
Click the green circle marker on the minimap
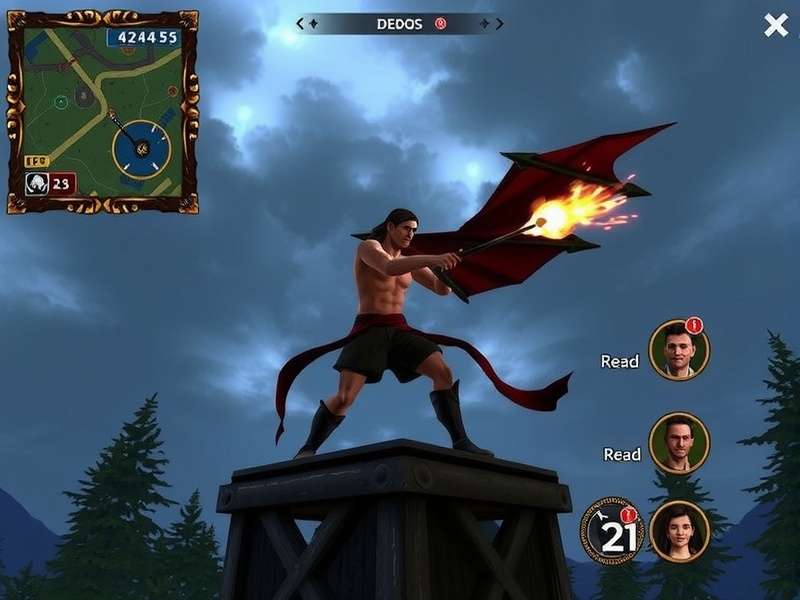pyautogui.click(x=61, y=101)
